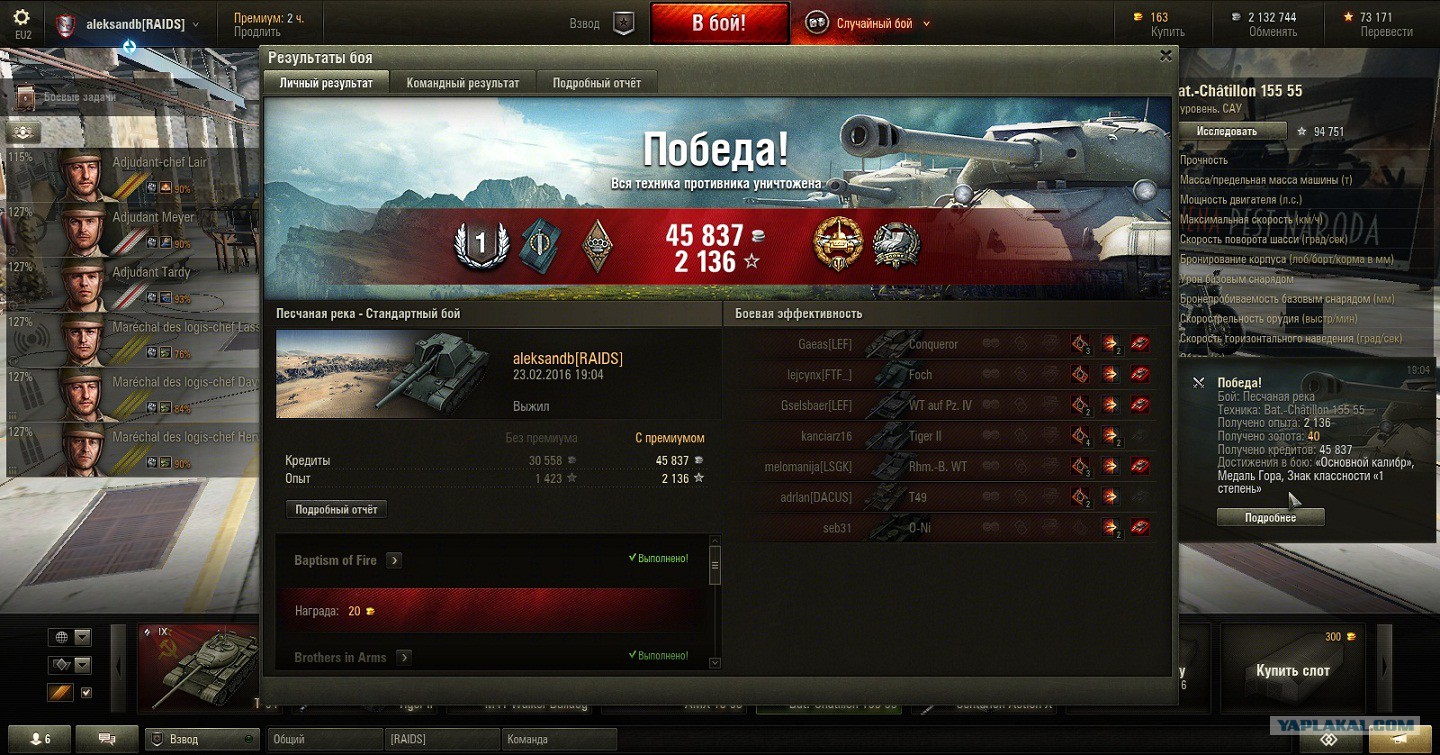
Task: Switch to Командный результат tab
Action: [x=462, y=83]
